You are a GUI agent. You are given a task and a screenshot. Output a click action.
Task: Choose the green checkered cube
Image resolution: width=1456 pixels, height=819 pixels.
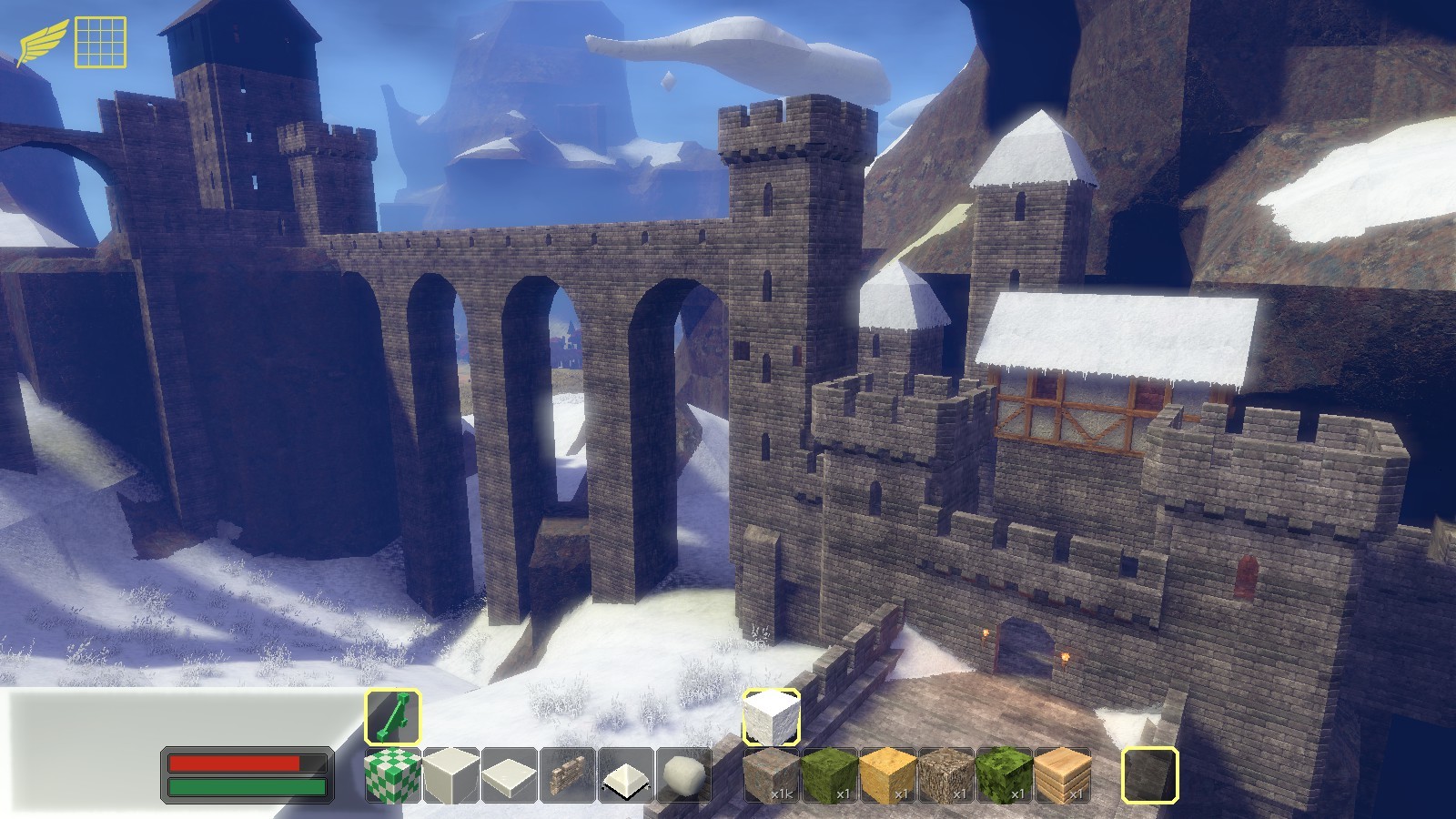(x=393, y=775)
